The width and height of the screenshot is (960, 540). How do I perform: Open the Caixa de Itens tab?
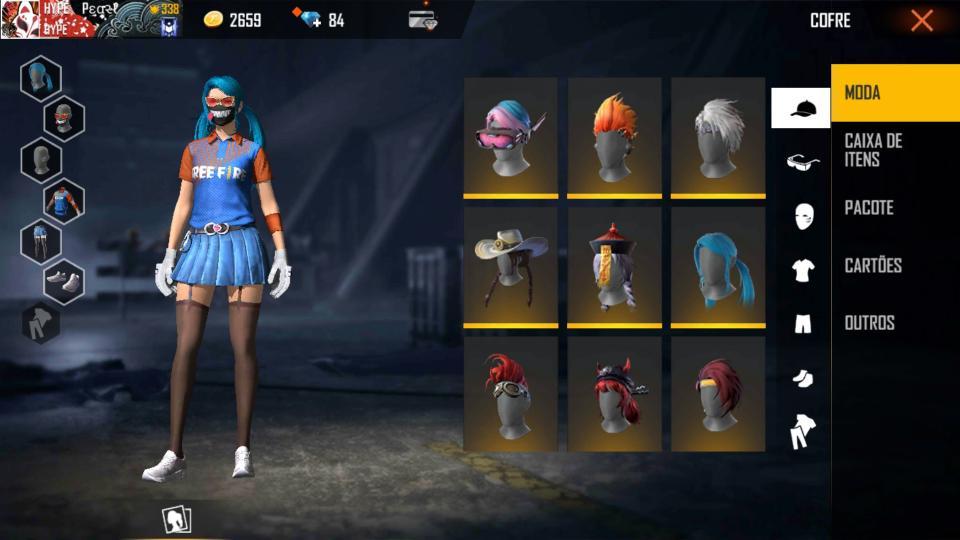pyautogui.click(x=894, y=150)
